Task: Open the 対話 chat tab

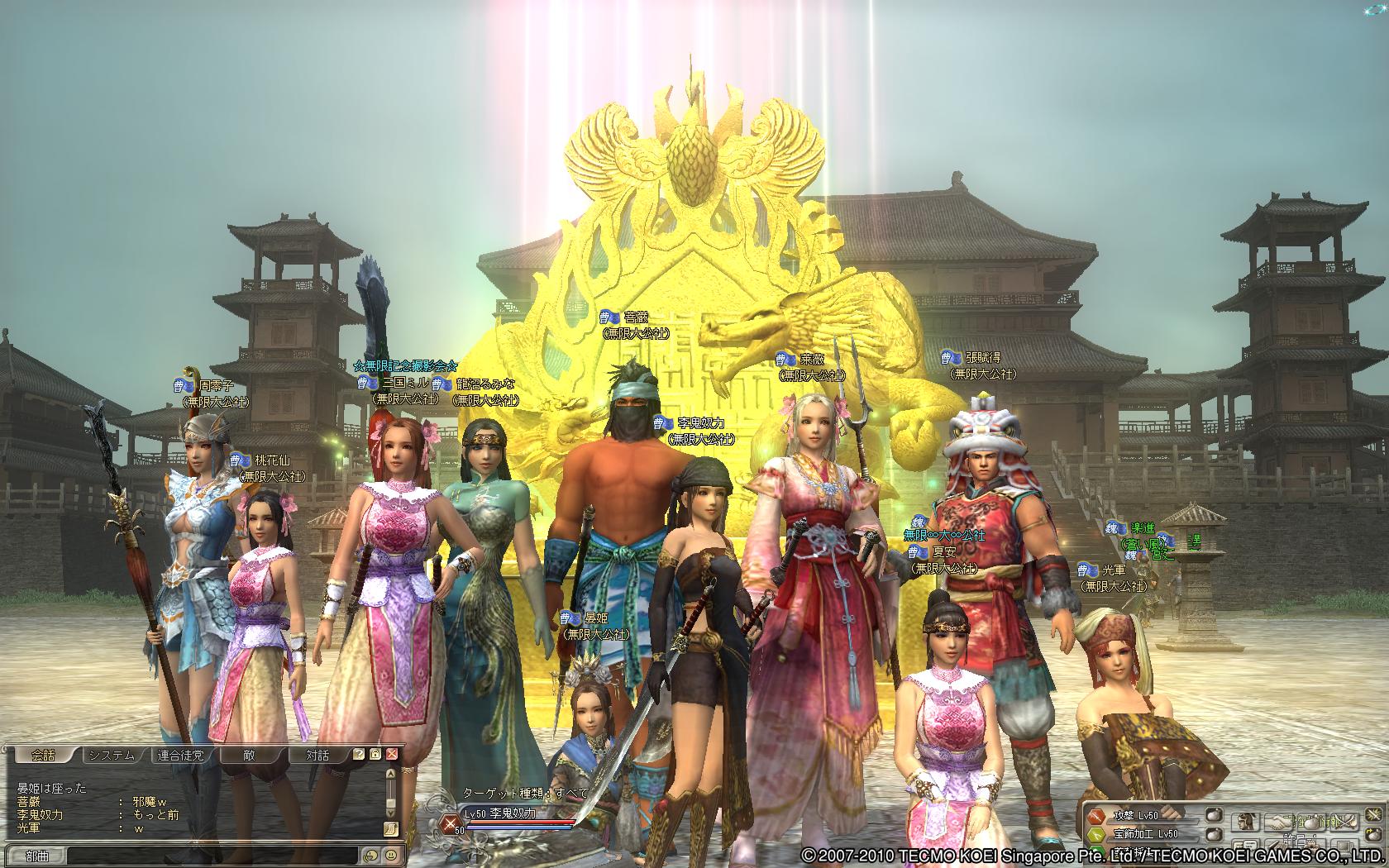Action: pyautogui.click(x=317, y=755)
